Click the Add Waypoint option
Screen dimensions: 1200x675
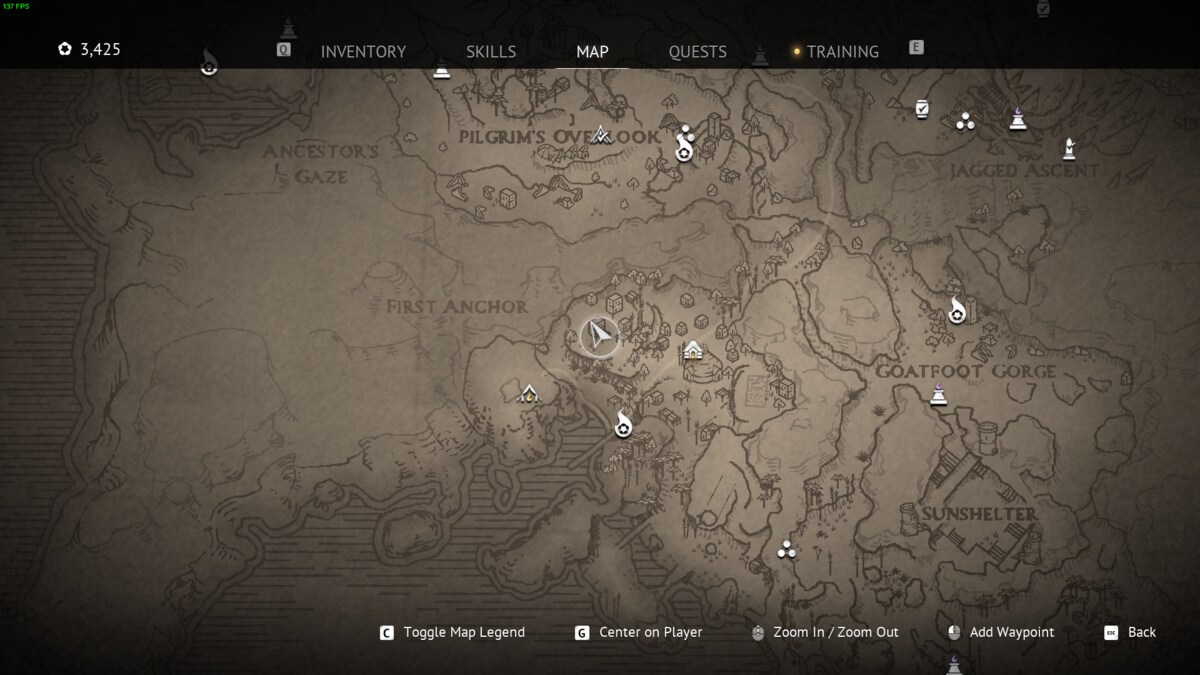pos(1011,632)
